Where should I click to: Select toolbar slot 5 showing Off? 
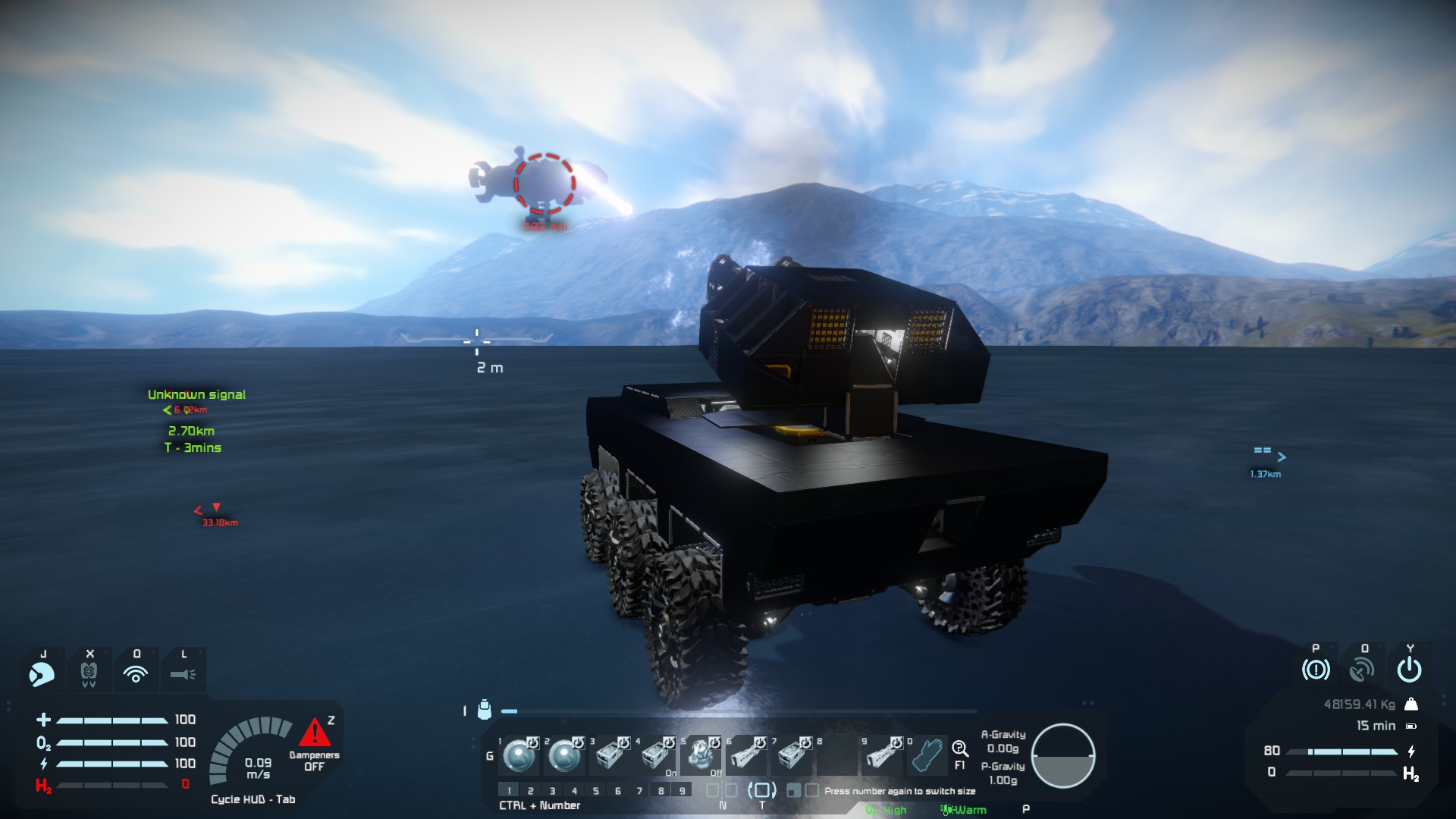point(701,755)
